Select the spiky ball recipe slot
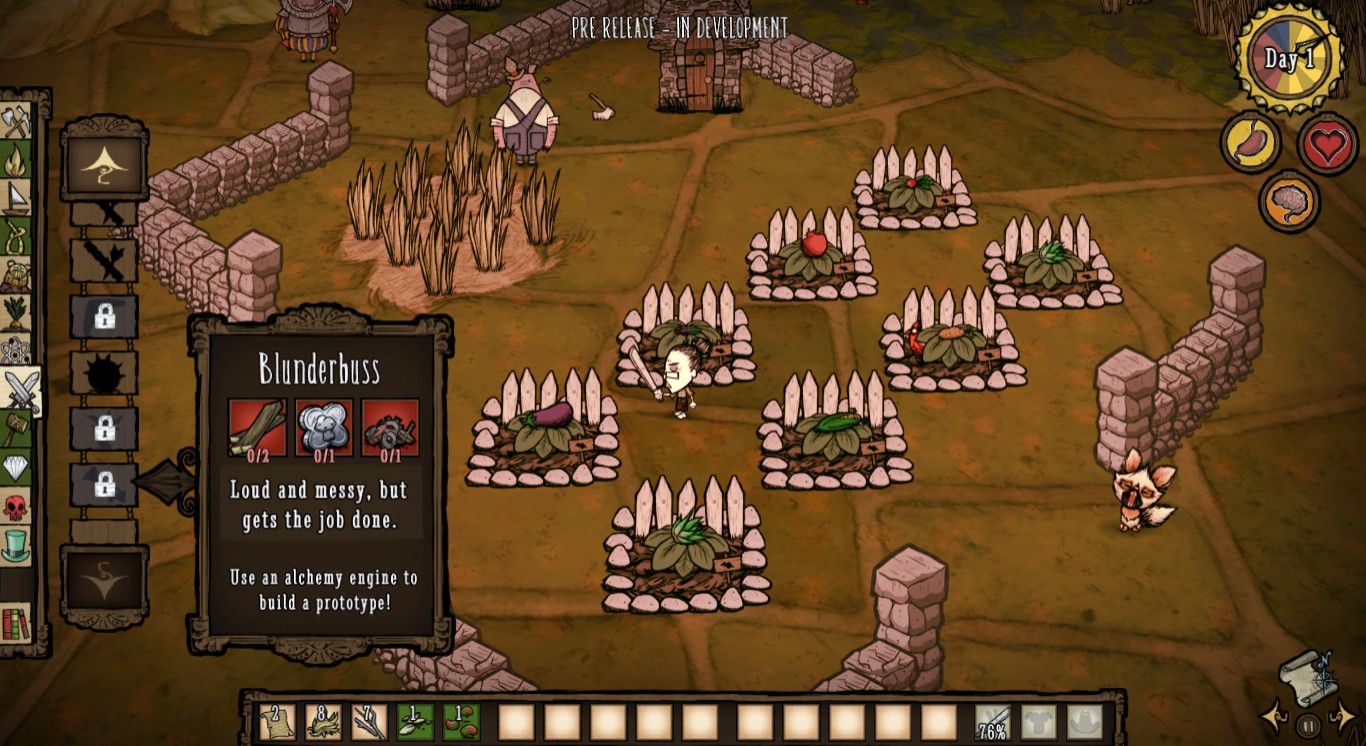The height and width of the screenshot is (746, 1366). [x=104, y=374]
